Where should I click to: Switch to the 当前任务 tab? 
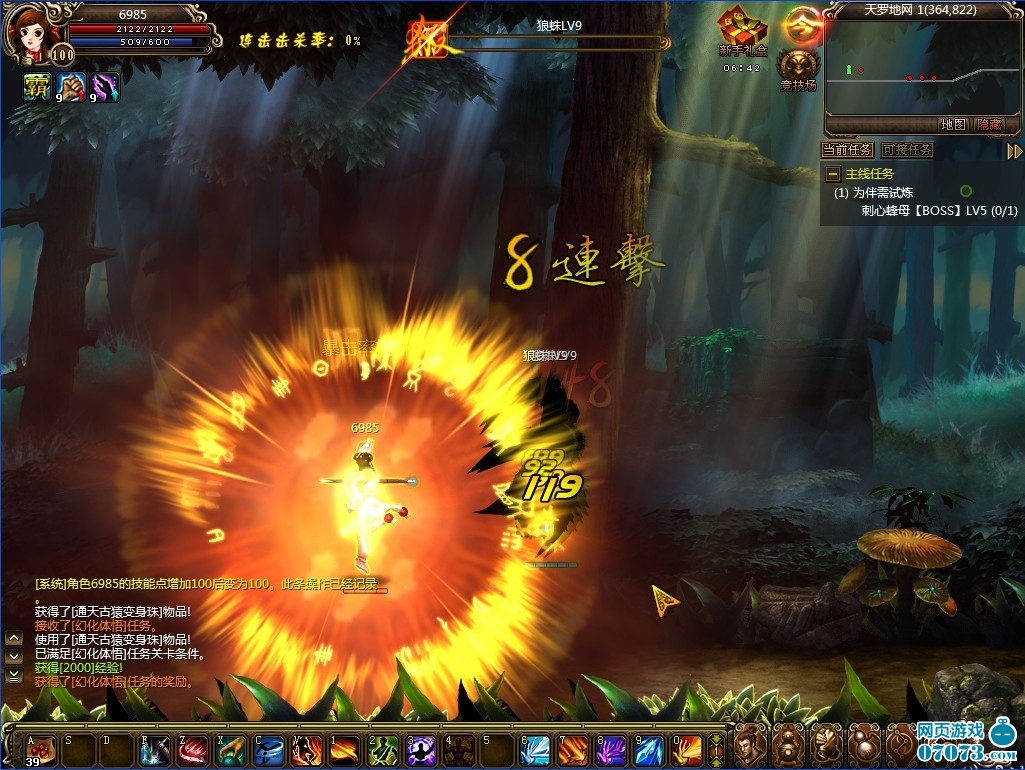(x=847, y=150)
